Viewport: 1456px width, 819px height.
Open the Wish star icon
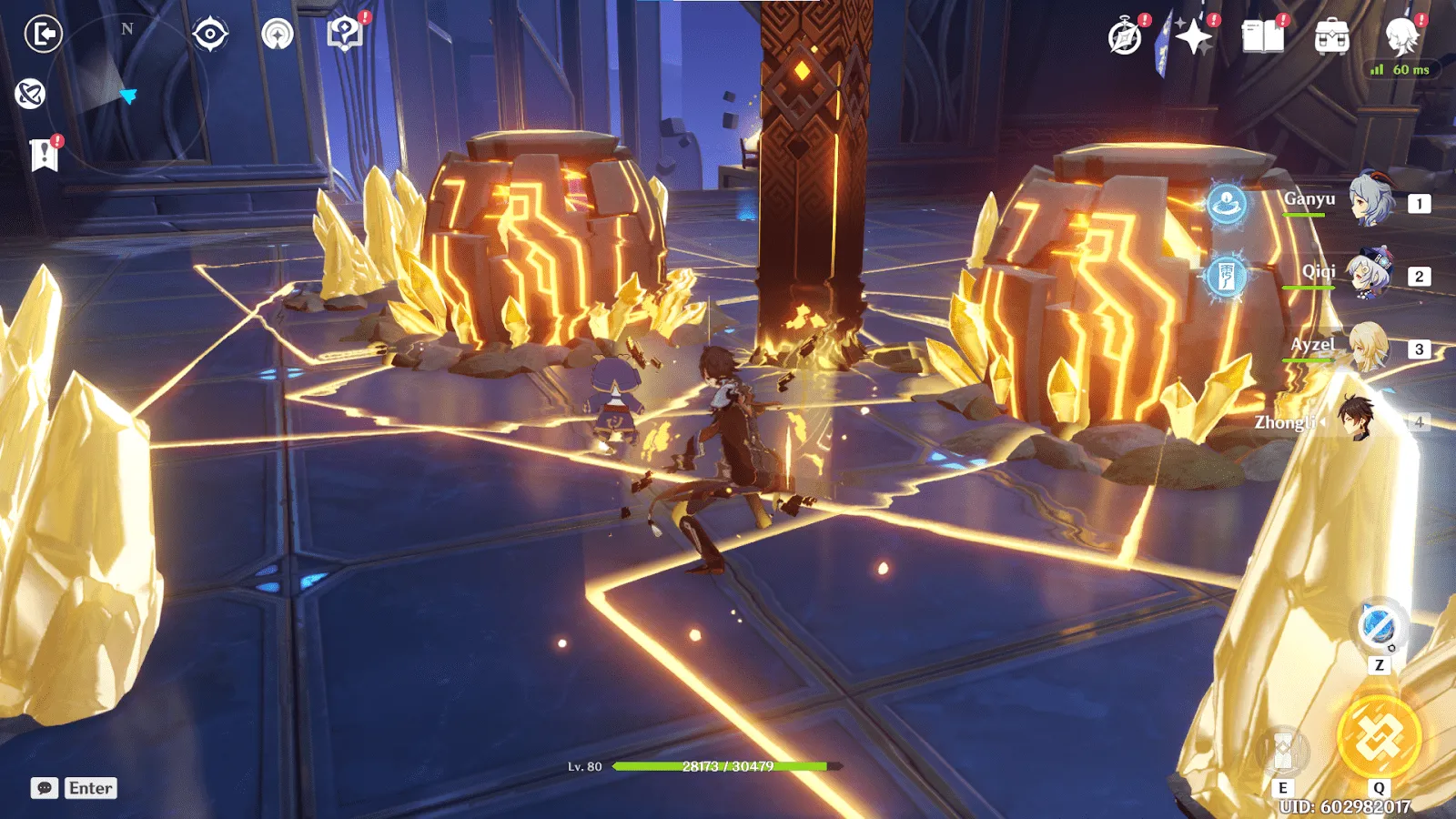click(1193, 37)
